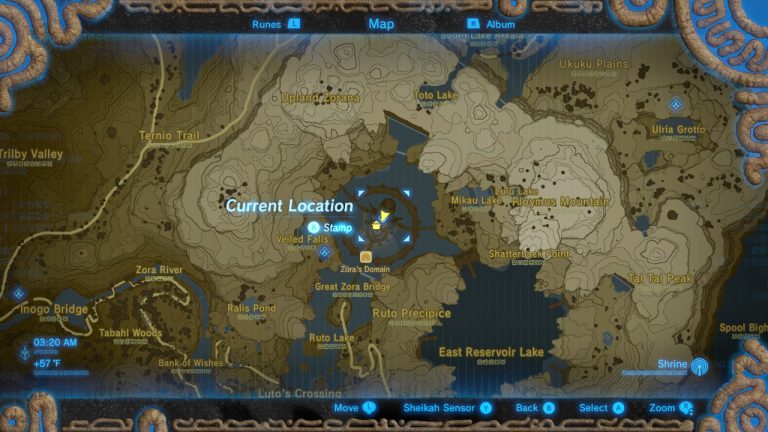Select the shrine marker near Ulria Grotto

[x=677, y=104]
